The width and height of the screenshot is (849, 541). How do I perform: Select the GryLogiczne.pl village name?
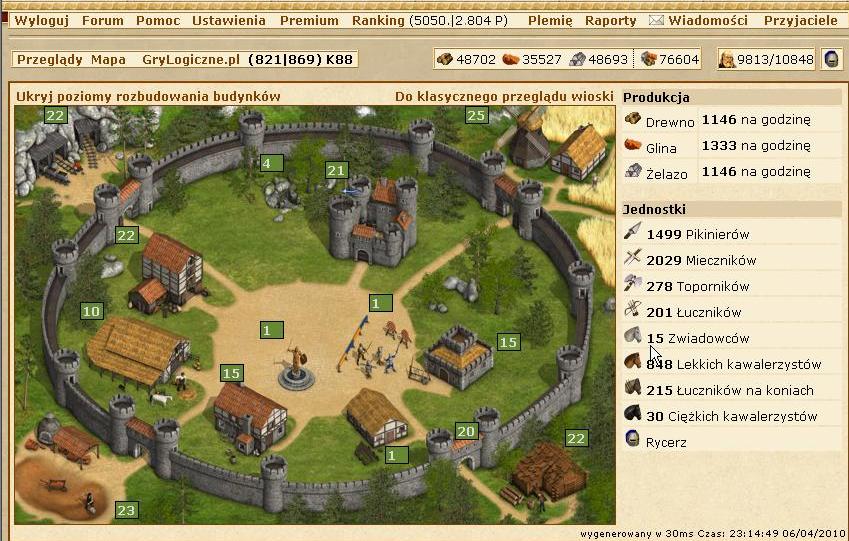[x=191, y=60]
